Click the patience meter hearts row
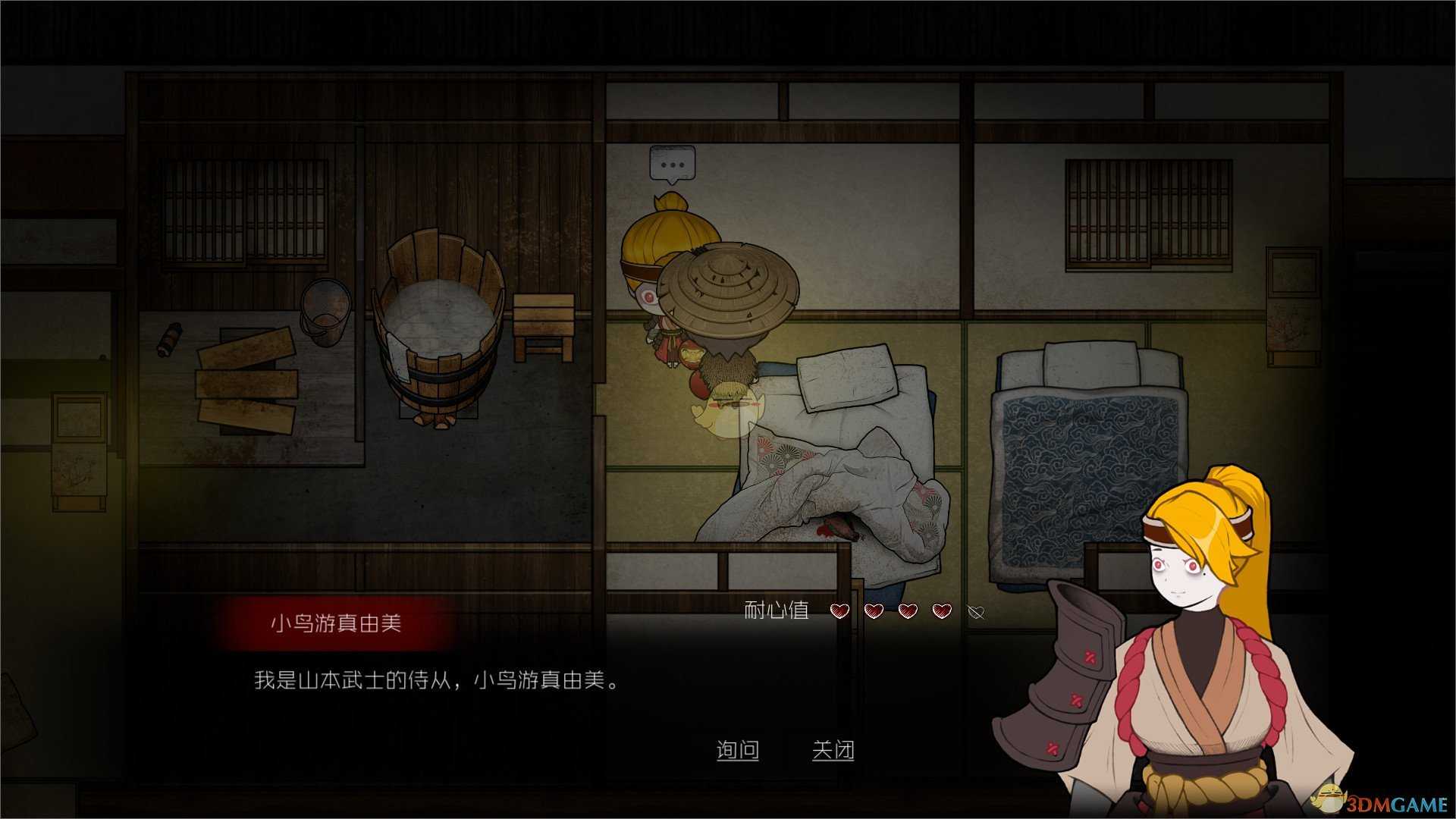The width and height of the screenshot is (1456, 819). pyautogui.click(x=906, y=611)
